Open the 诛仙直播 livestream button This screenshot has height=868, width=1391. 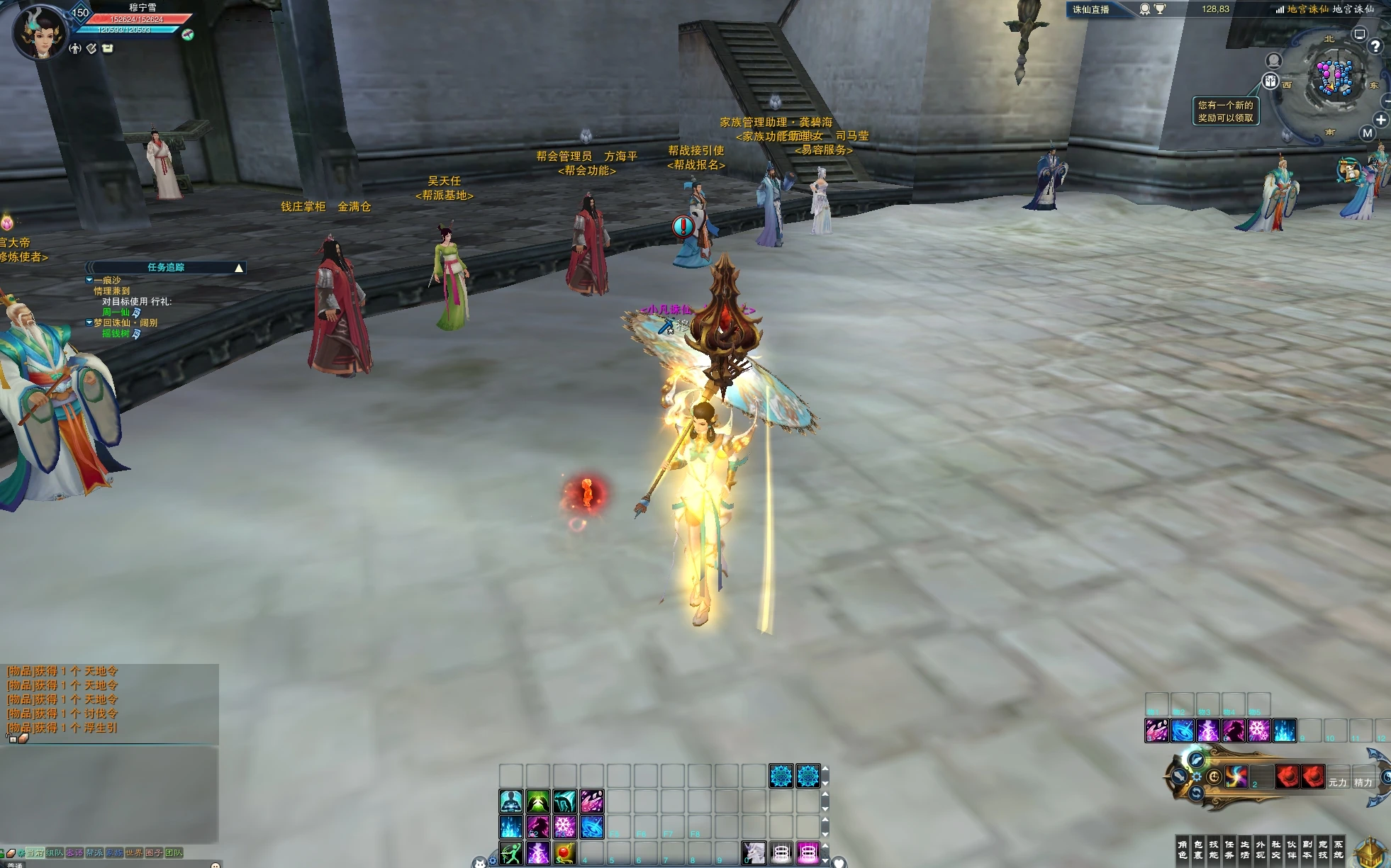click(1091, 9)
